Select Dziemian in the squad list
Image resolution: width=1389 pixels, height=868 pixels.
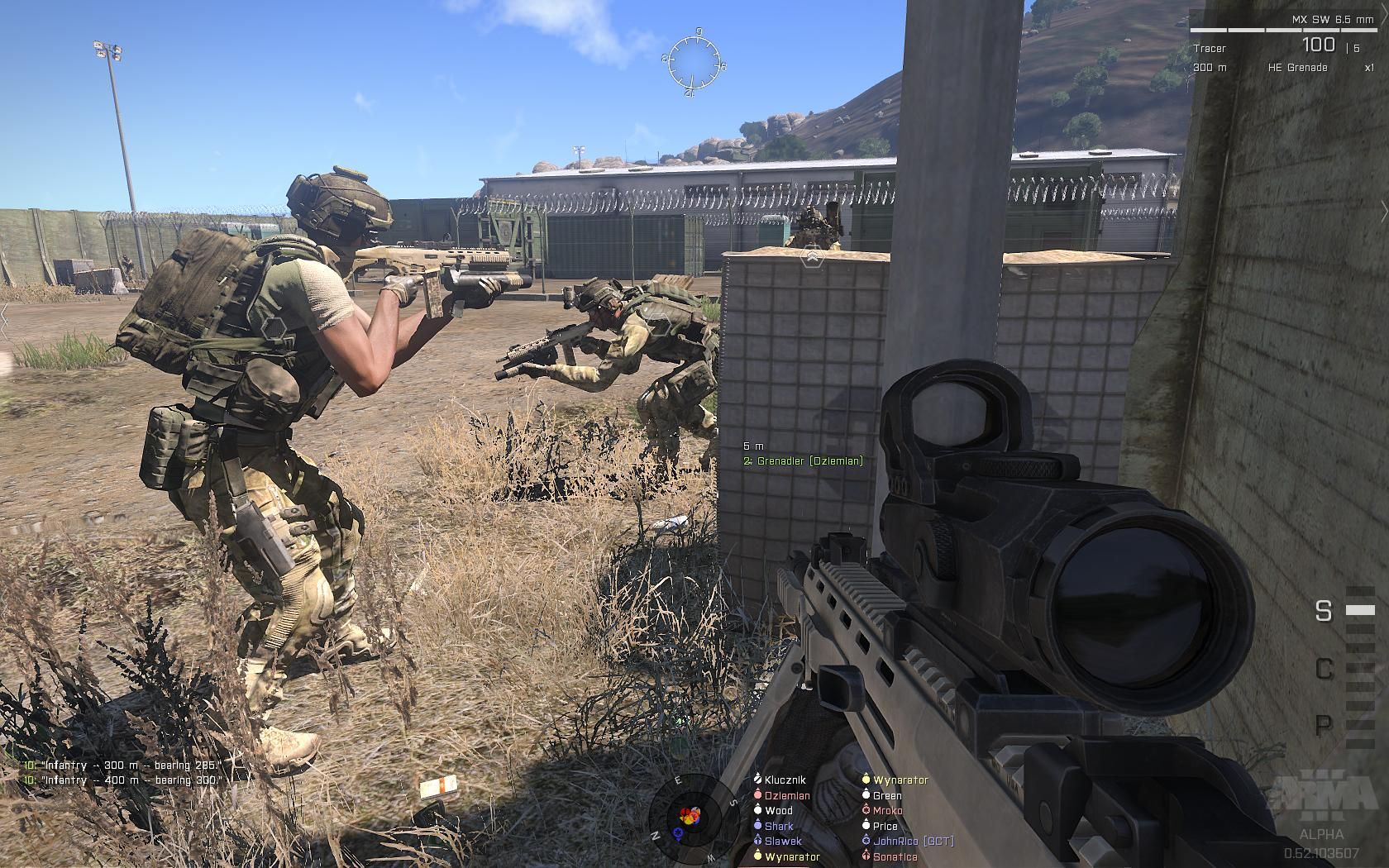click(x=786, y=795)
